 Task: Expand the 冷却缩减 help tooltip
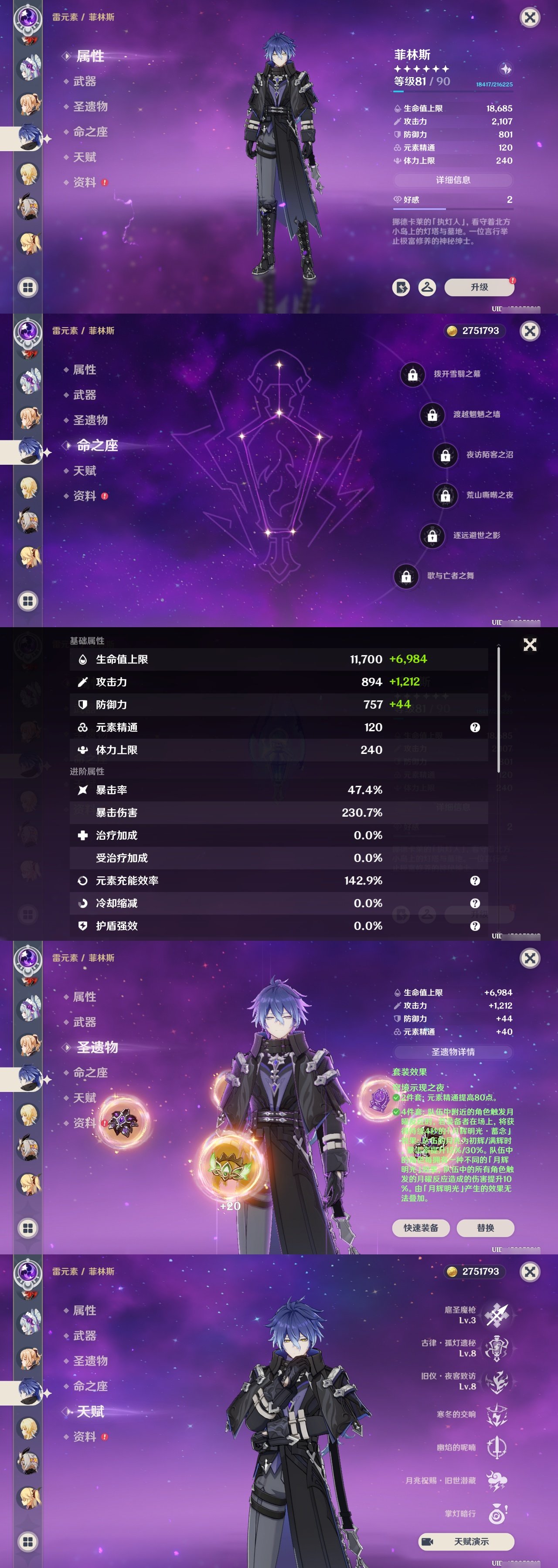tap(475, 903)
